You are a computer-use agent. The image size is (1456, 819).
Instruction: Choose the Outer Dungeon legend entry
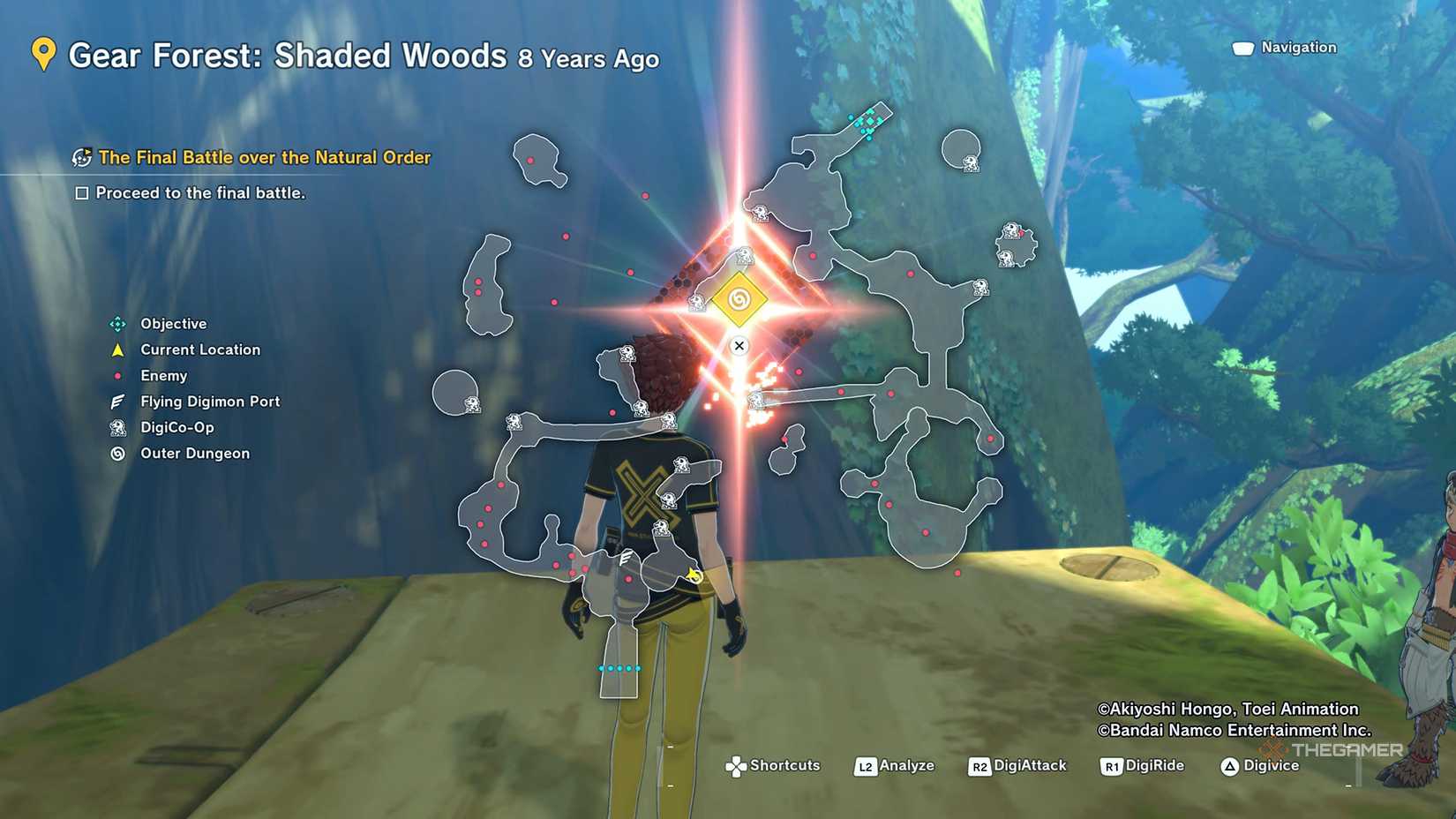[x=194, y=454]
